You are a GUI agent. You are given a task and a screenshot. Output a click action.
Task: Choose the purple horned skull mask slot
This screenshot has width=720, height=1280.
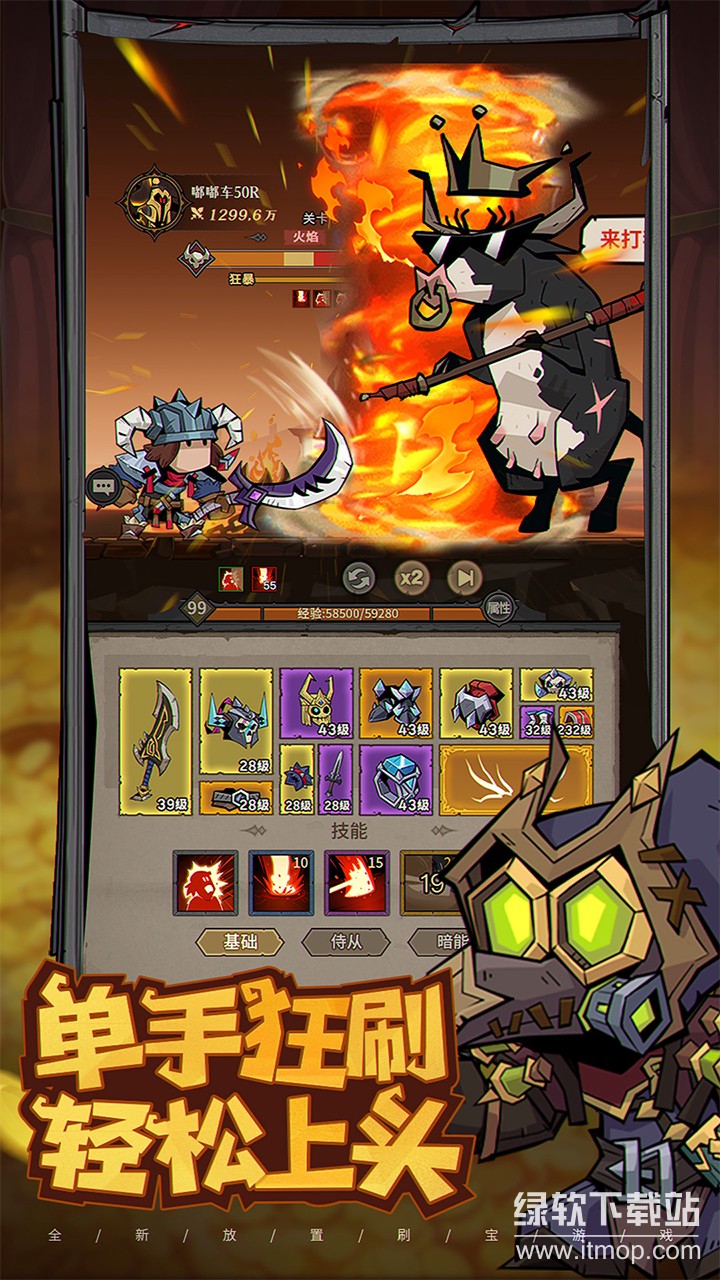point(316,703)
